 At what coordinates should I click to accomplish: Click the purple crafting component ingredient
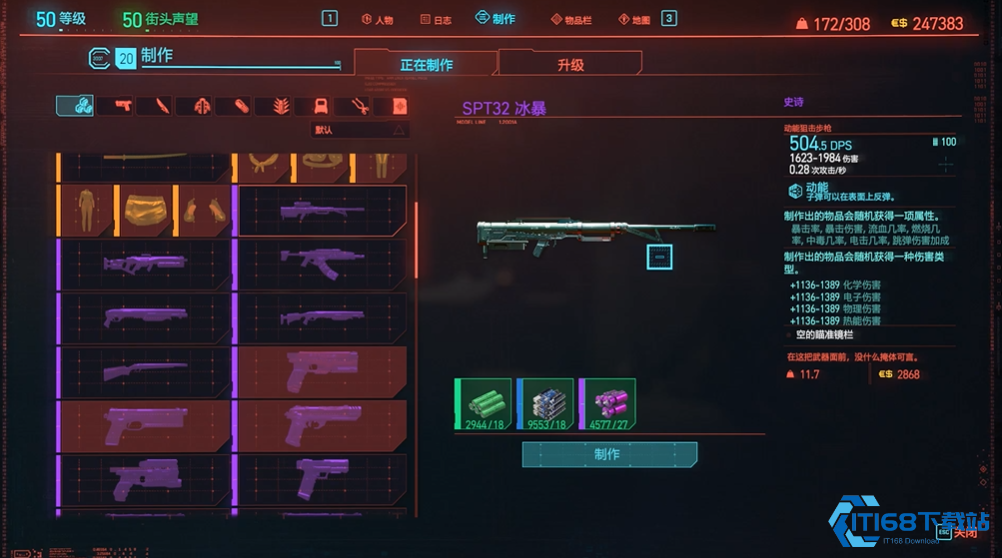[x=608, y=404]
